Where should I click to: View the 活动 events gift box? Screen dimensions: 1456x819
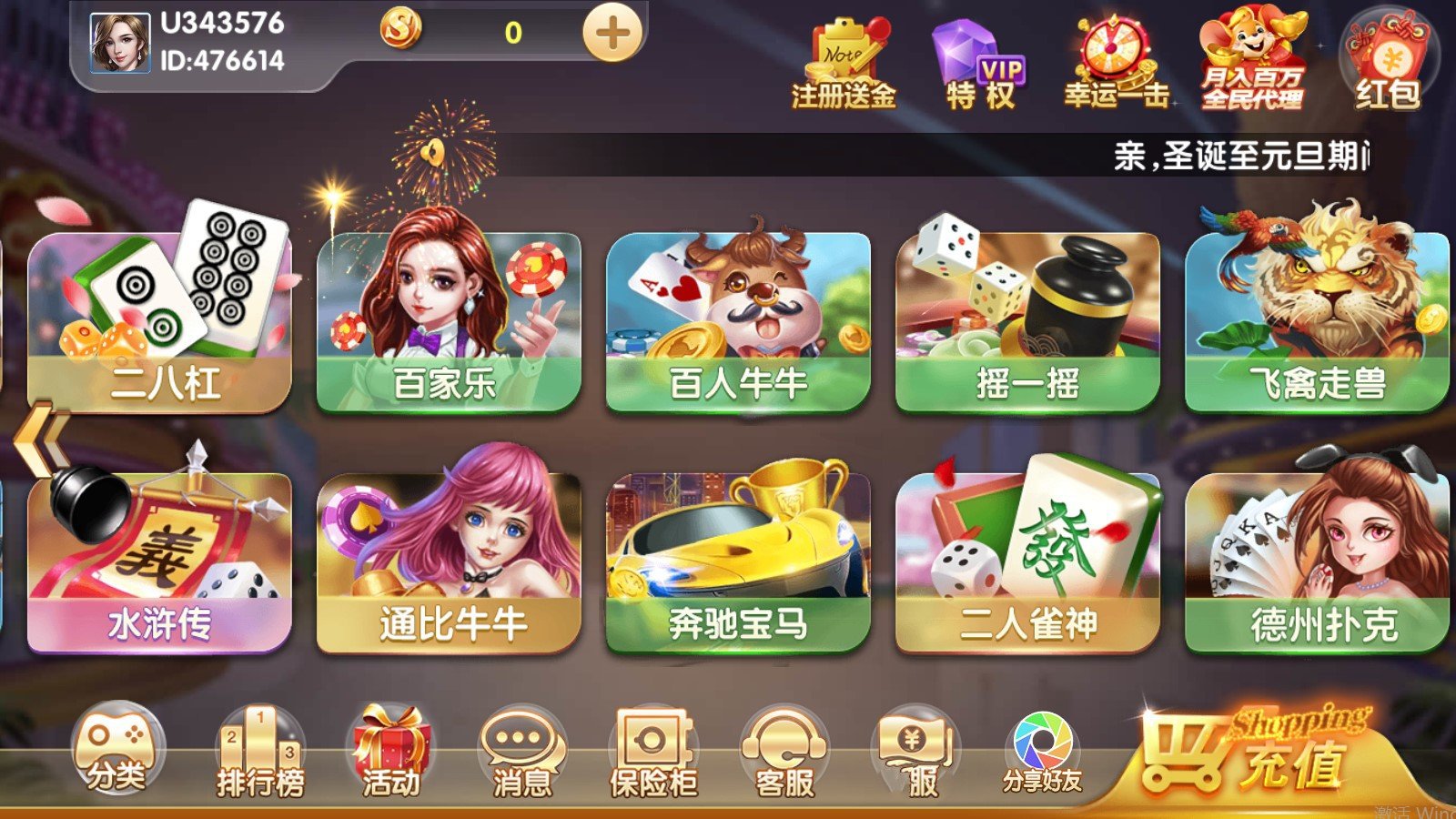pyautogui.click(x=391, y=753)
